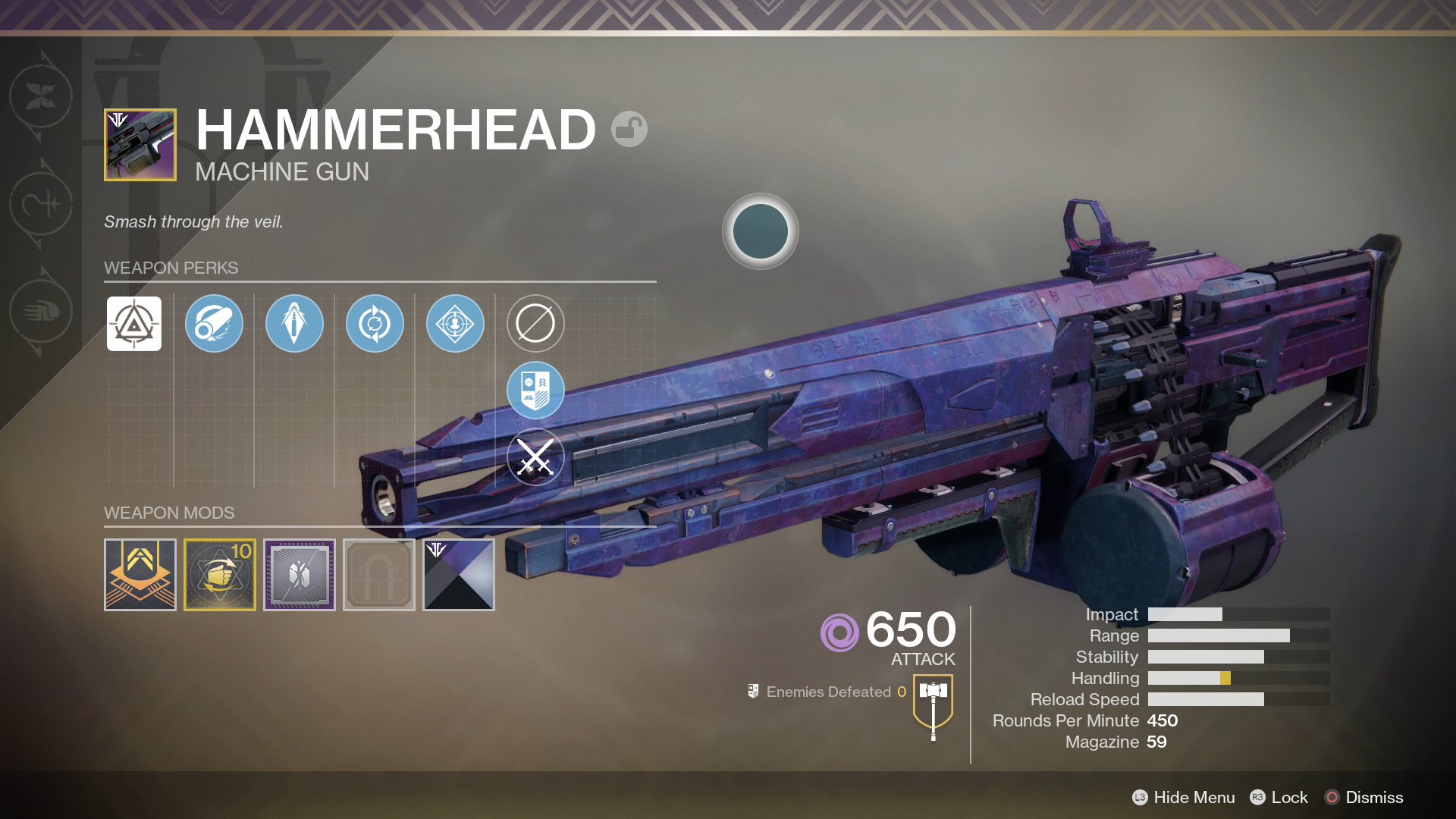Toggle the unlock padlock beside Hammerhead
The height and width of the screenshot is (819, 1456).
click(x=630, y=130)
